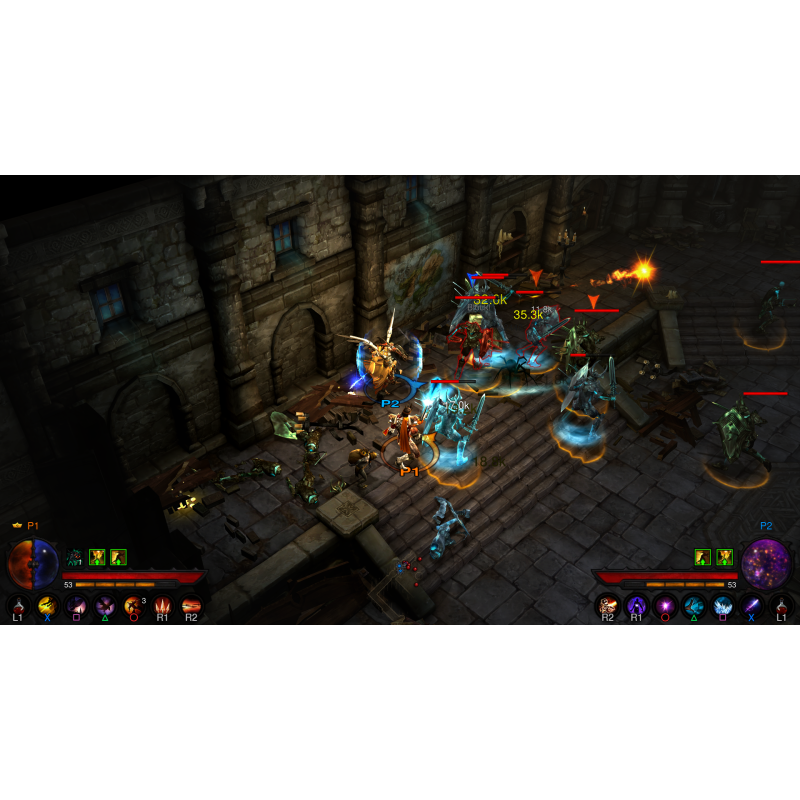Activate P1's yellow streak skill icon

pos(46,605)
